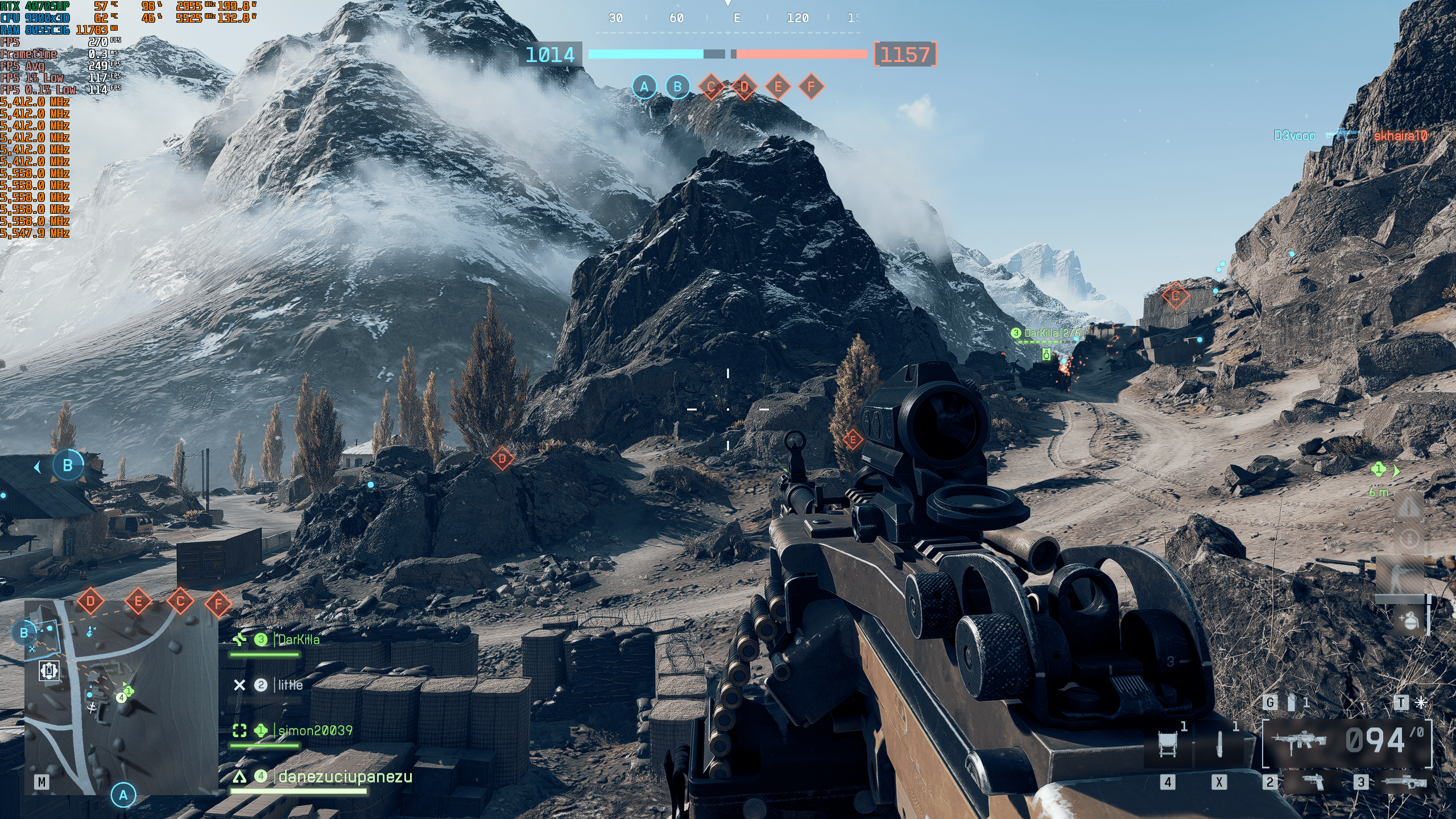
Task: Select objective A in the top flag row
Action: click(x=644, y=87)
